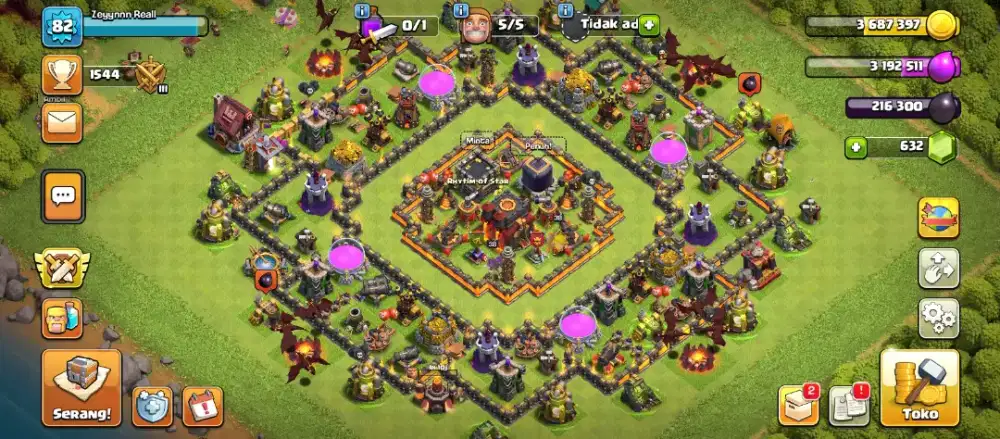Open the Toko shop
The image size is (1000, 439).
point(919,387)
